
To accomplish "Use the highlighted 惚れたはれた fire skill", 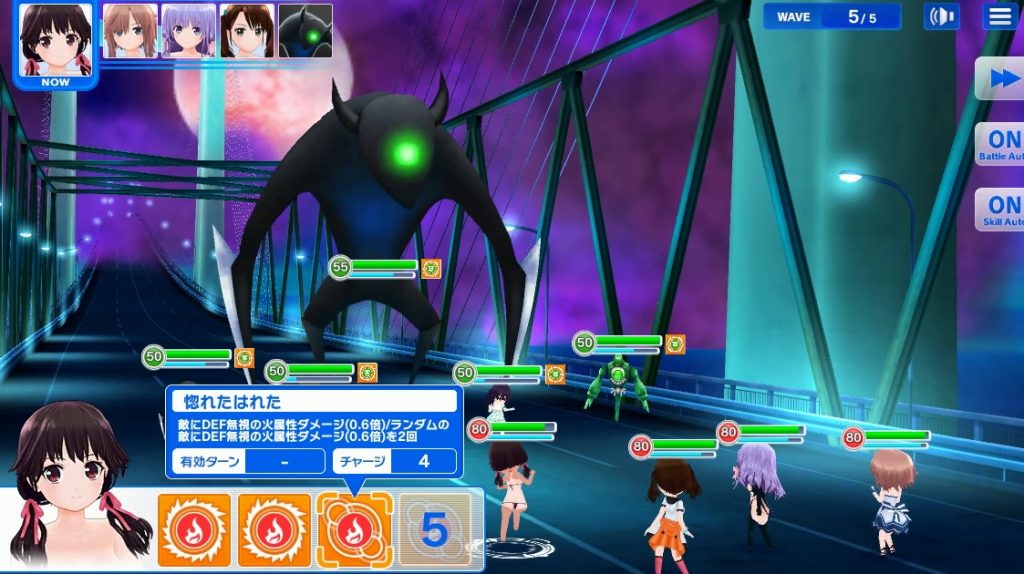I will tap(354, 531).
